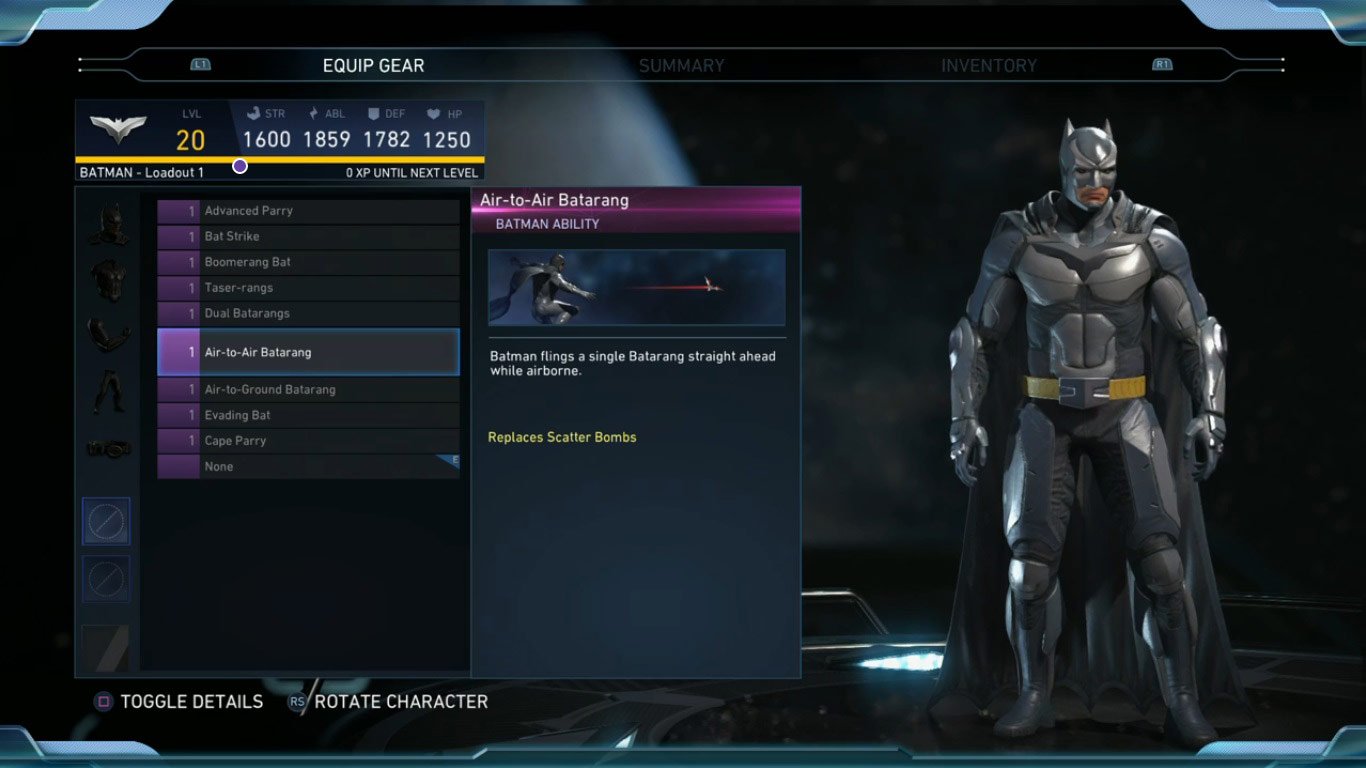Choose the Advanced Parry ability

308,211
